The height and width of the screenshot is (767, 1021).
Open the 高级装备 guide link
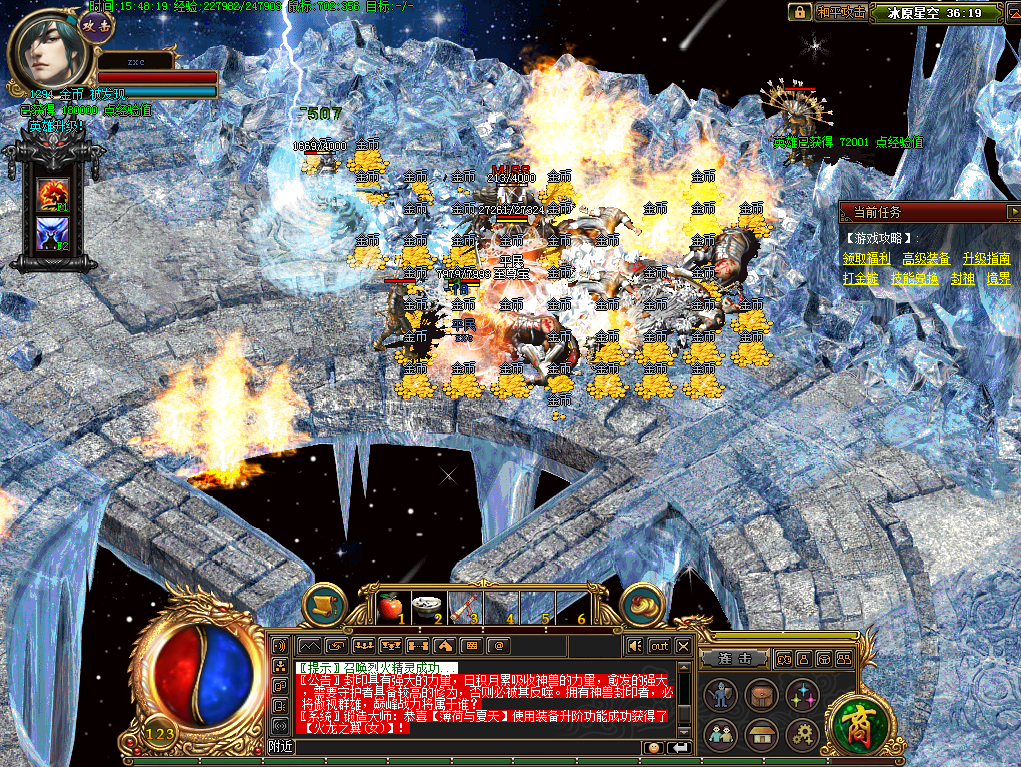click(x=926, y=258)
